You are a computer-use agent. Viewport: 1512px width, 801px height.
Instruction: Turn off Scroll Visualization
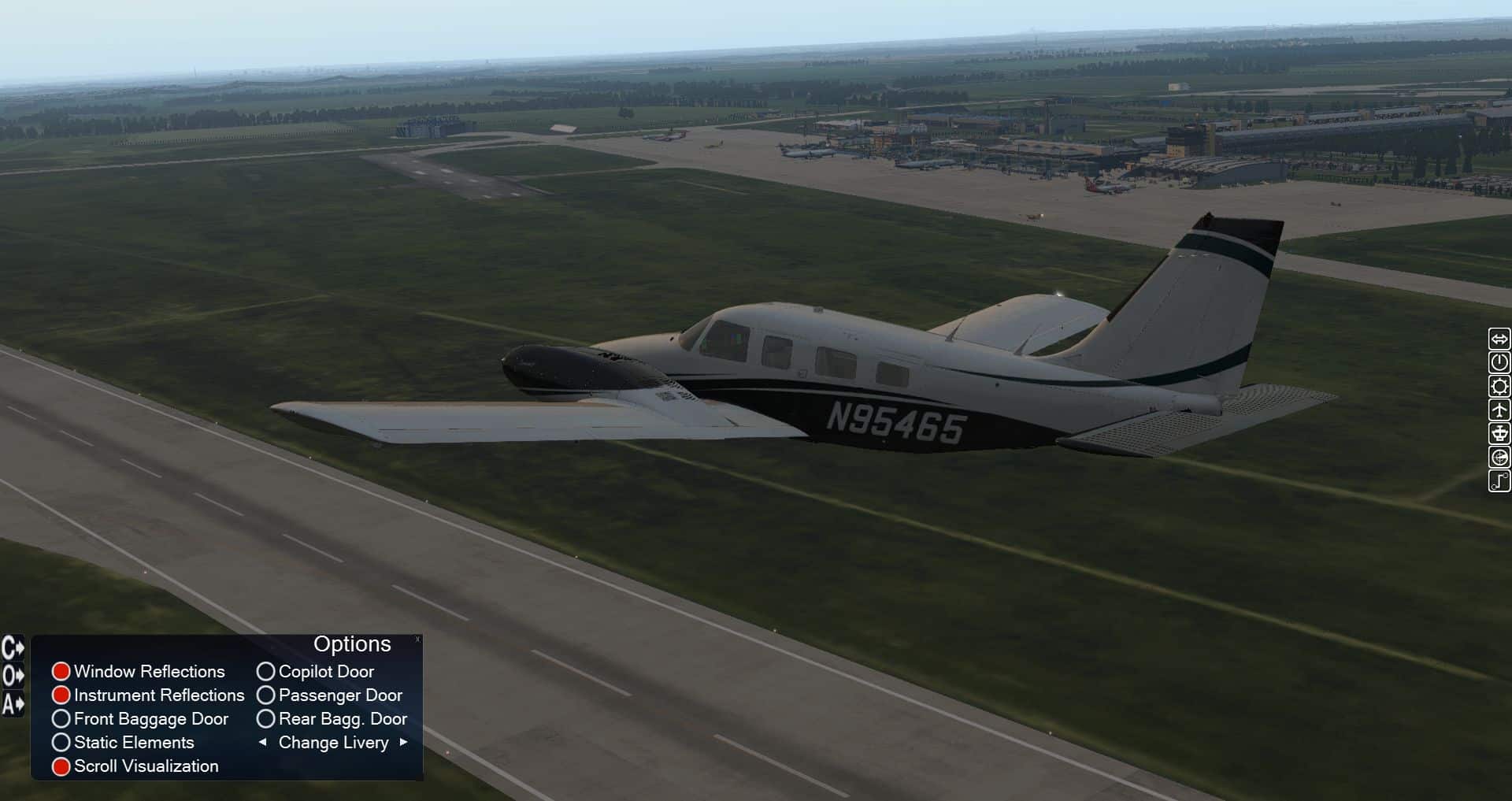(x=61, y=766)
